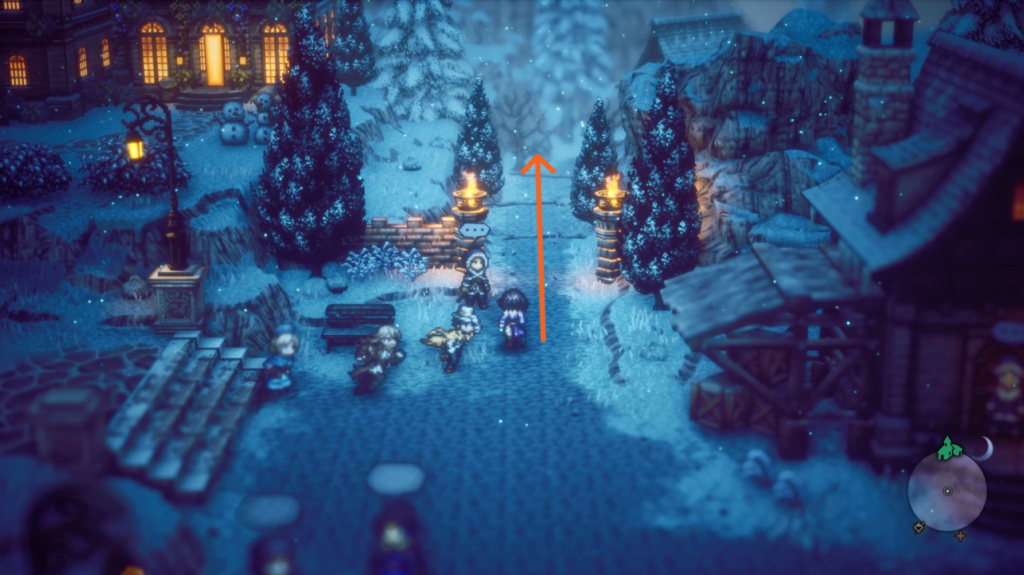
Task: Click the diamond-shaped marker beside the minimap
Action: coord(917,527)
